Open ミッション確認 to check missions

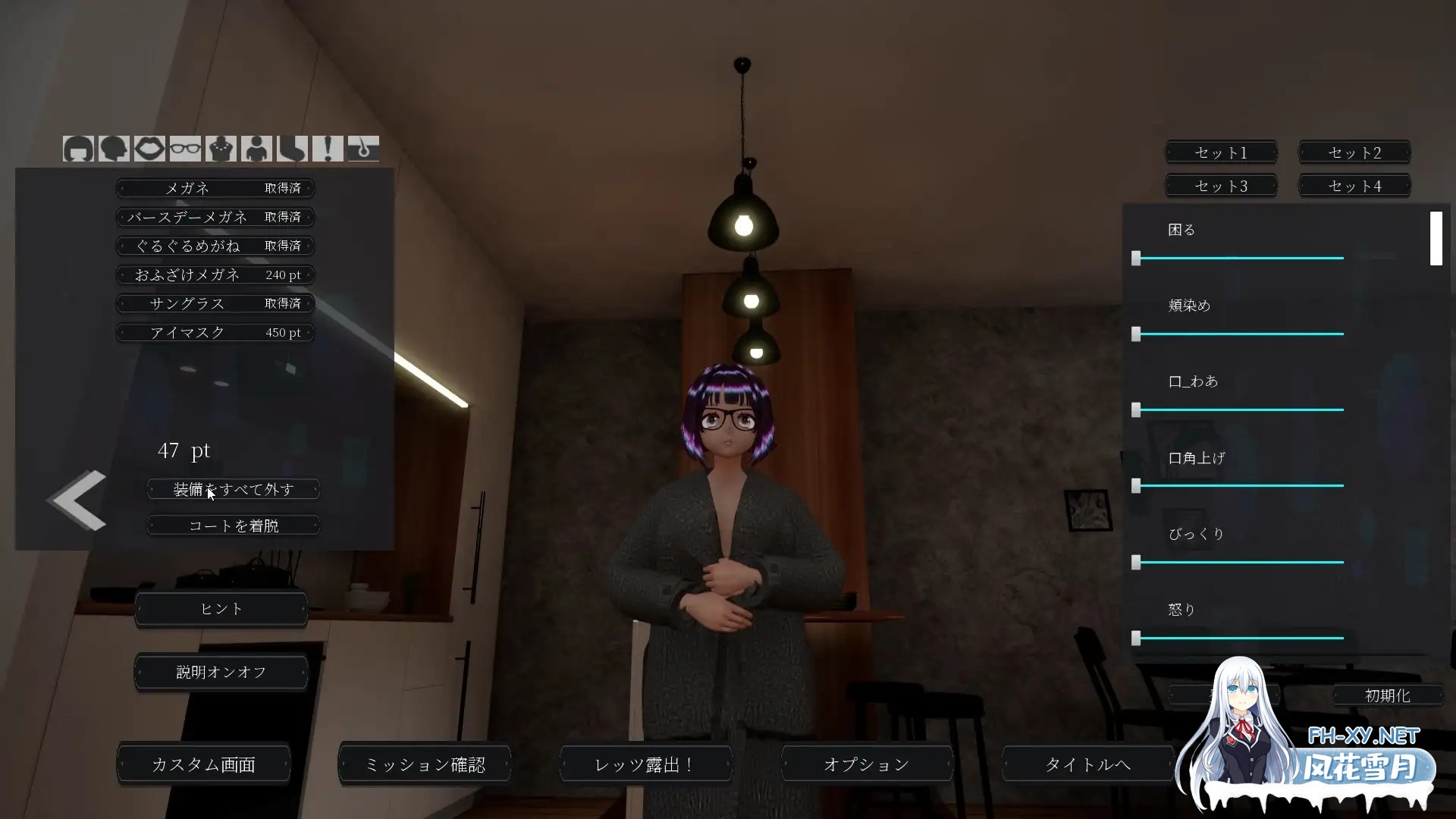point(424,764)
